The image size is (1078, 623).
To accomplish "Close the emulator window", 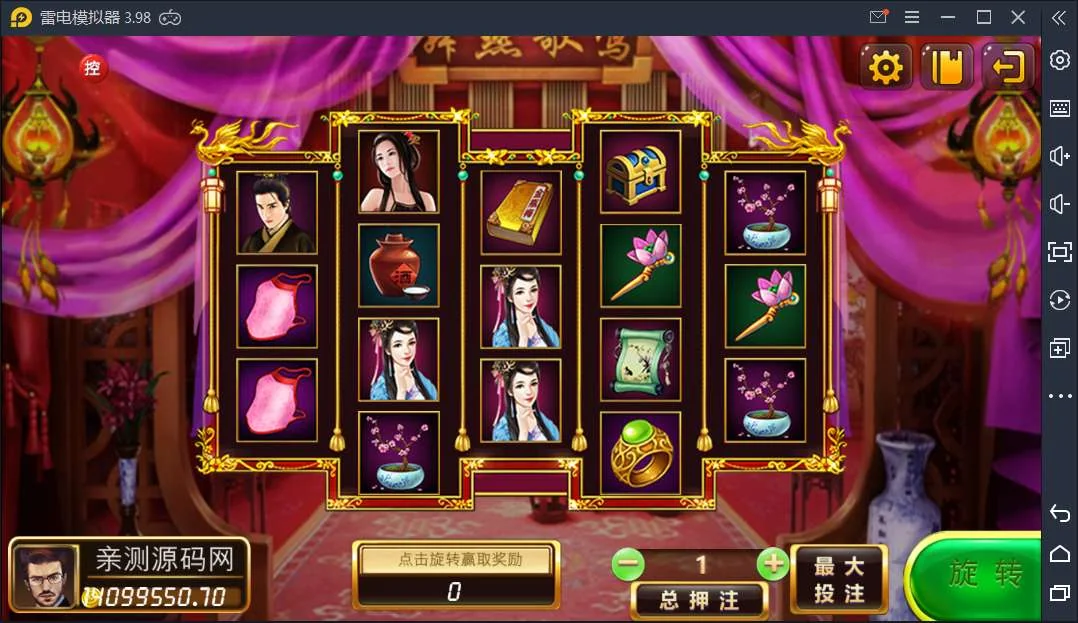I will pos(1018,17).
